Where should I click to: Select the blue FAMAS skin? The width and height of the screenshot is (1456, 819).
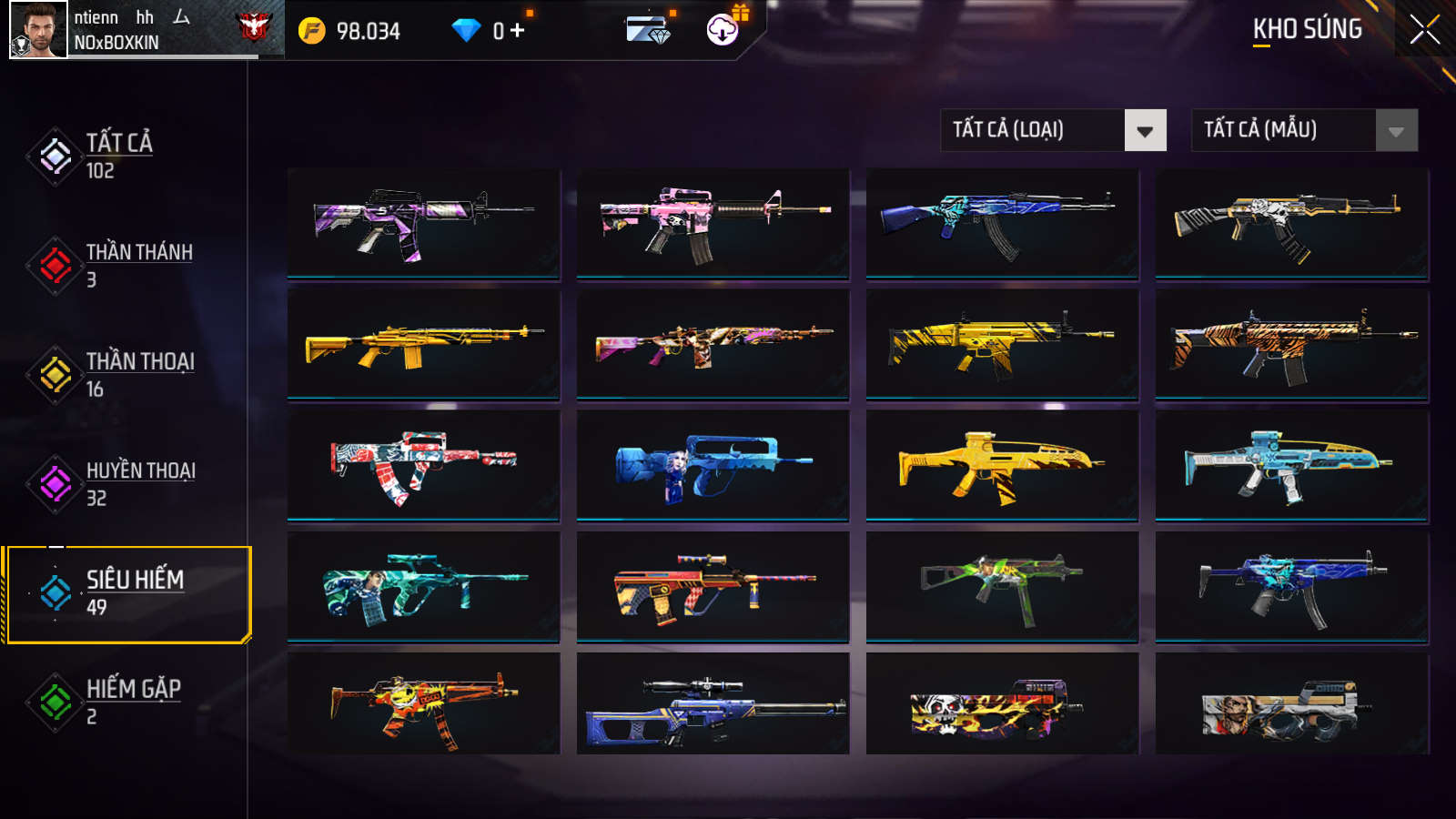(713, 465)
